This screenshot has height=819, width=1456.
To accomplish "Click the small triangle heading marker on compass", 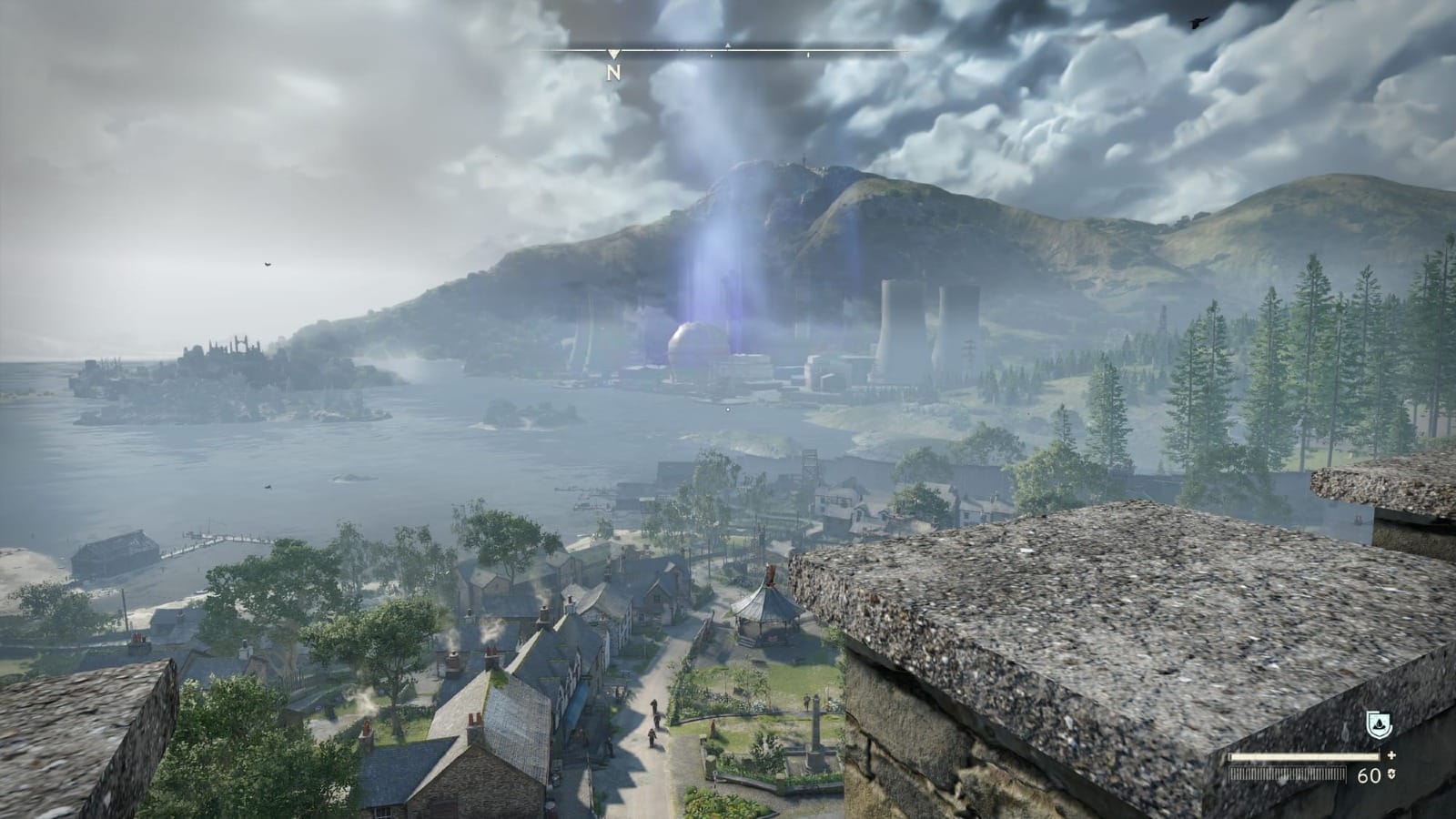I will 727,45.
